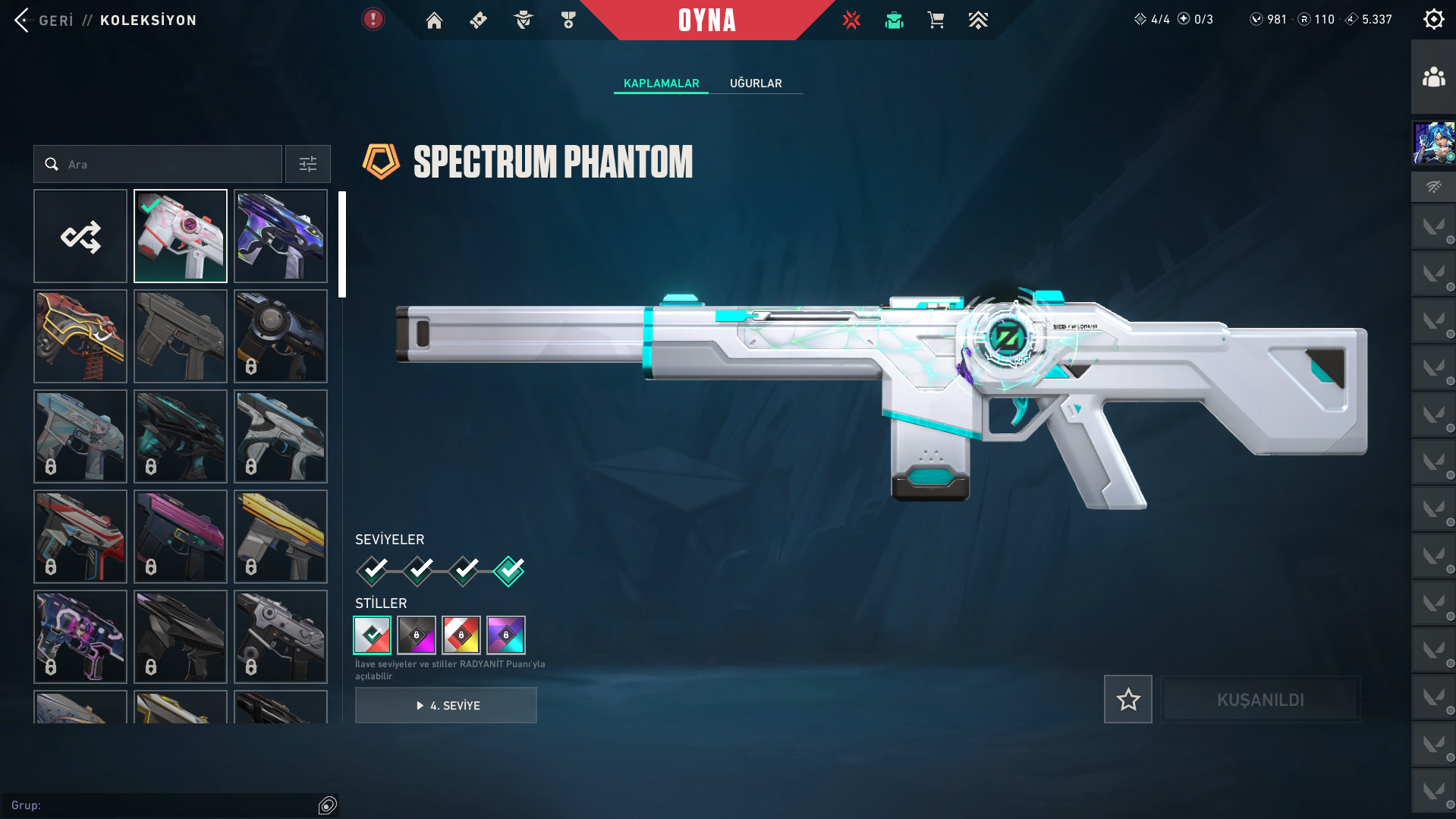Select the locked purple and cyan style variant
This screenshot has height=819, width=1456.
pyautogui.click(x=506, y=635)
